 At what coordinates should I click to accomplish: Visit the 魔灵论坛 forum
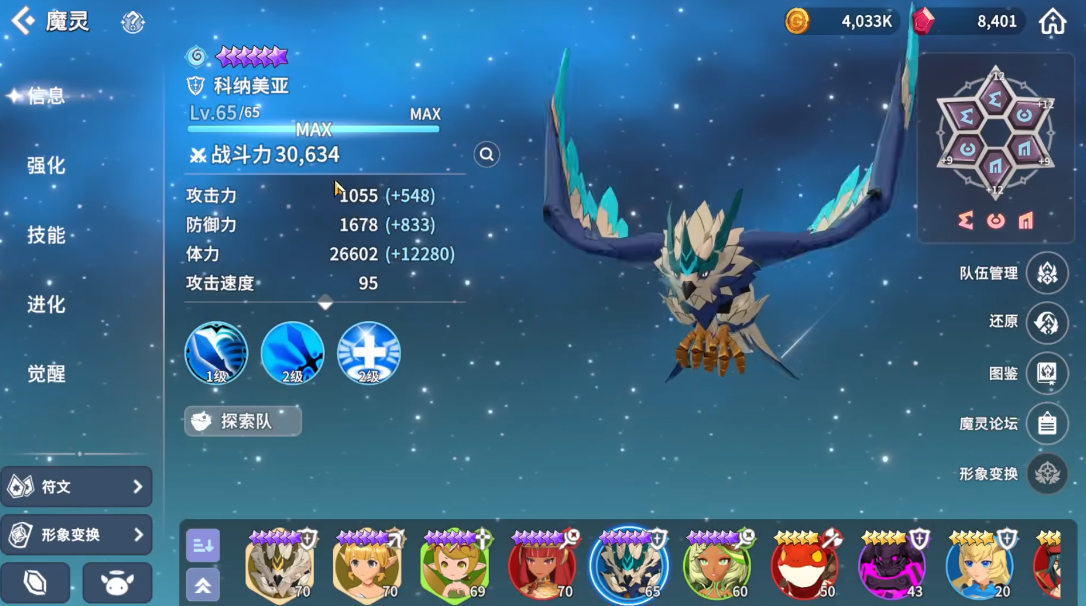(x=1047, y=424)
